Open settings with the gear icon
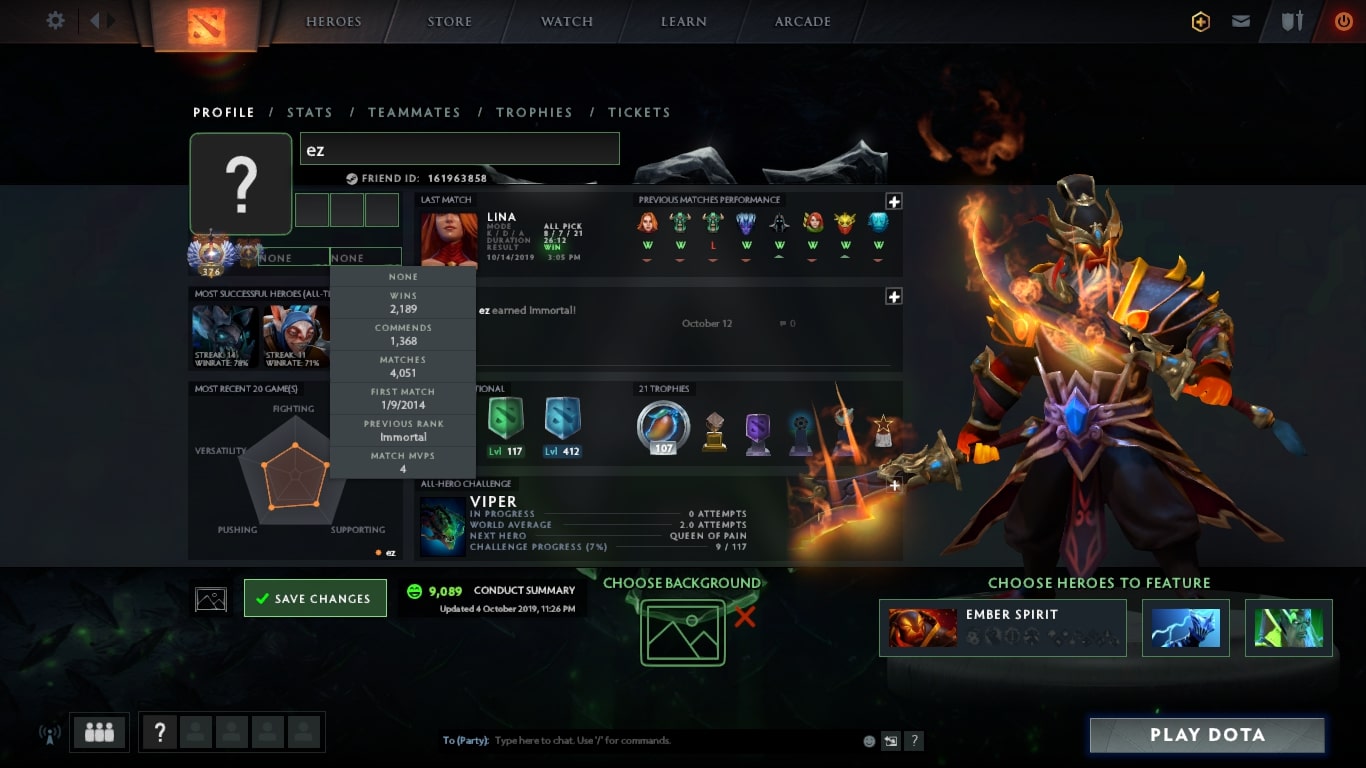The image size is (1366, 768). [55, 21]
